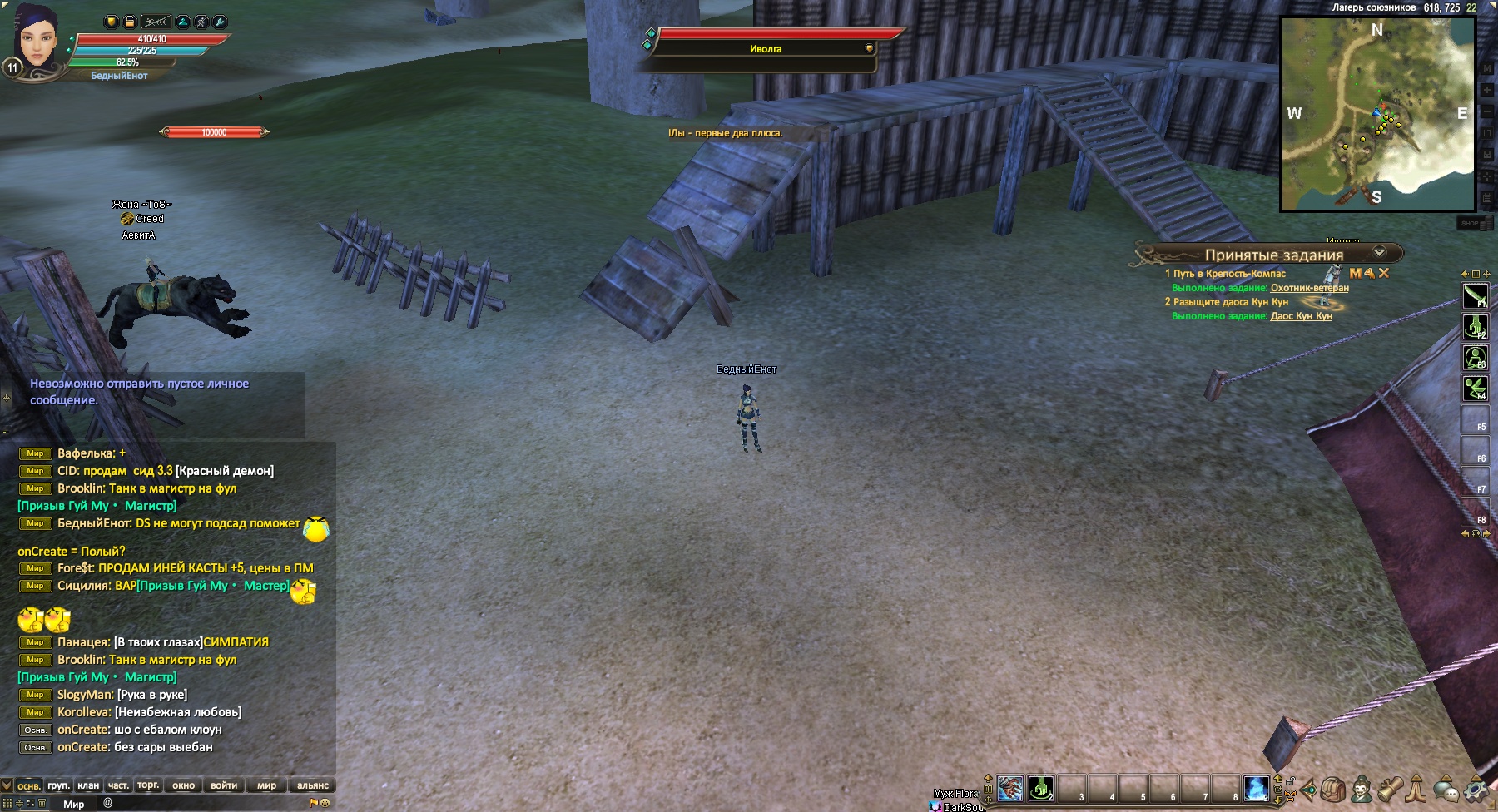
Task: Open the gear-shaped settings icon
Action: 1476,789
